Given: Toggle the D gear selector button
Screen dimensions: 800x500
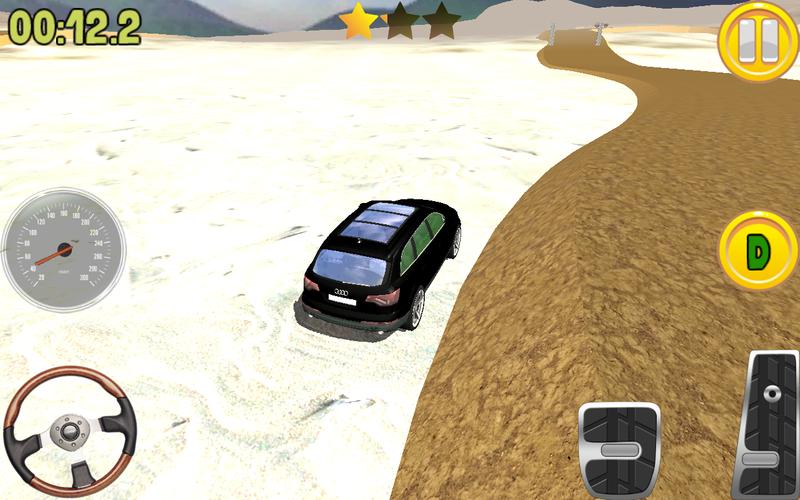Looking at the screenshot, I should [x=757, y=251].
